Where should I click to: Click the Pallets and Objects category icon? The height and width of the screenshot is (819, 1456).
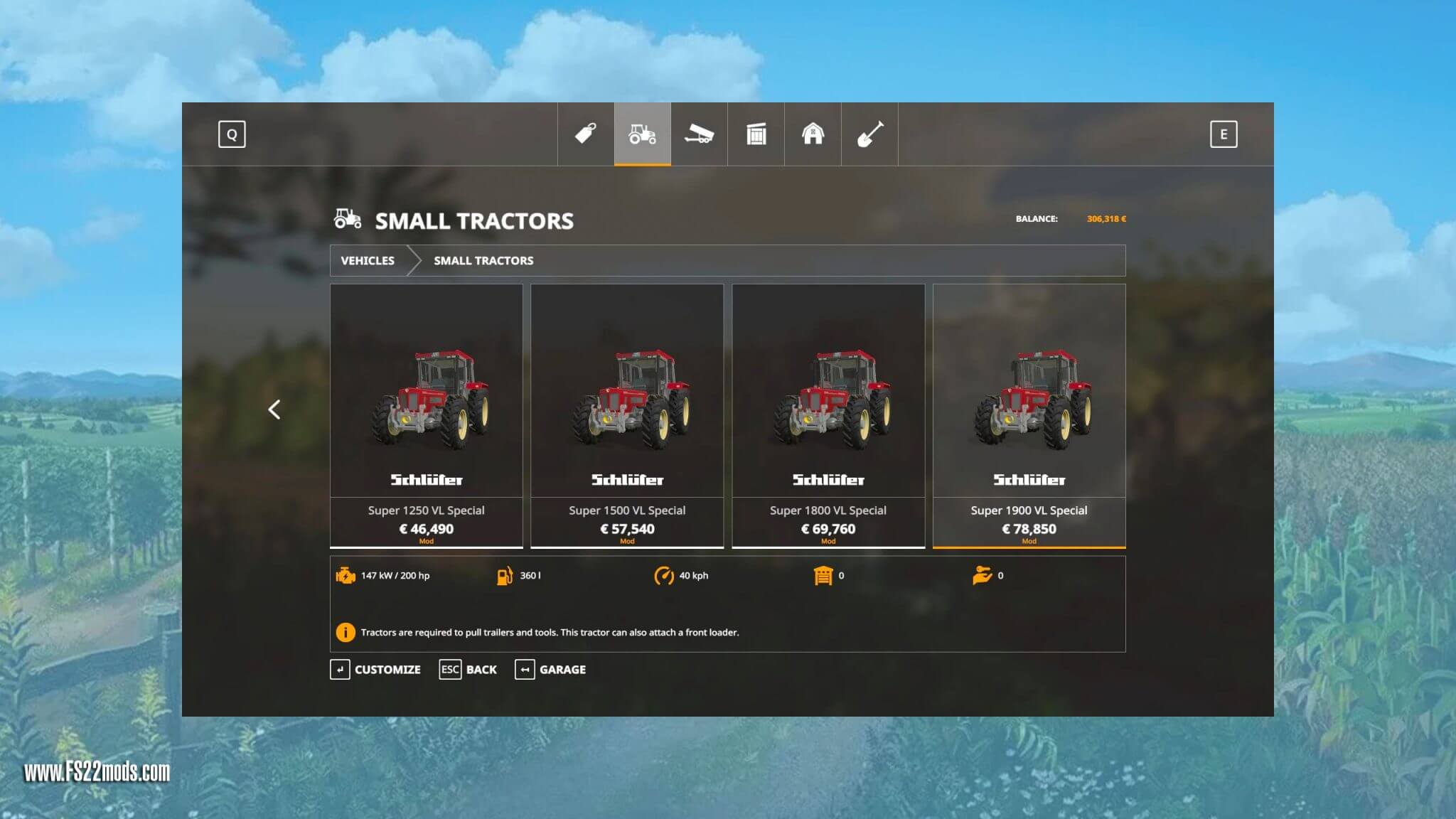tap(756, 134)
